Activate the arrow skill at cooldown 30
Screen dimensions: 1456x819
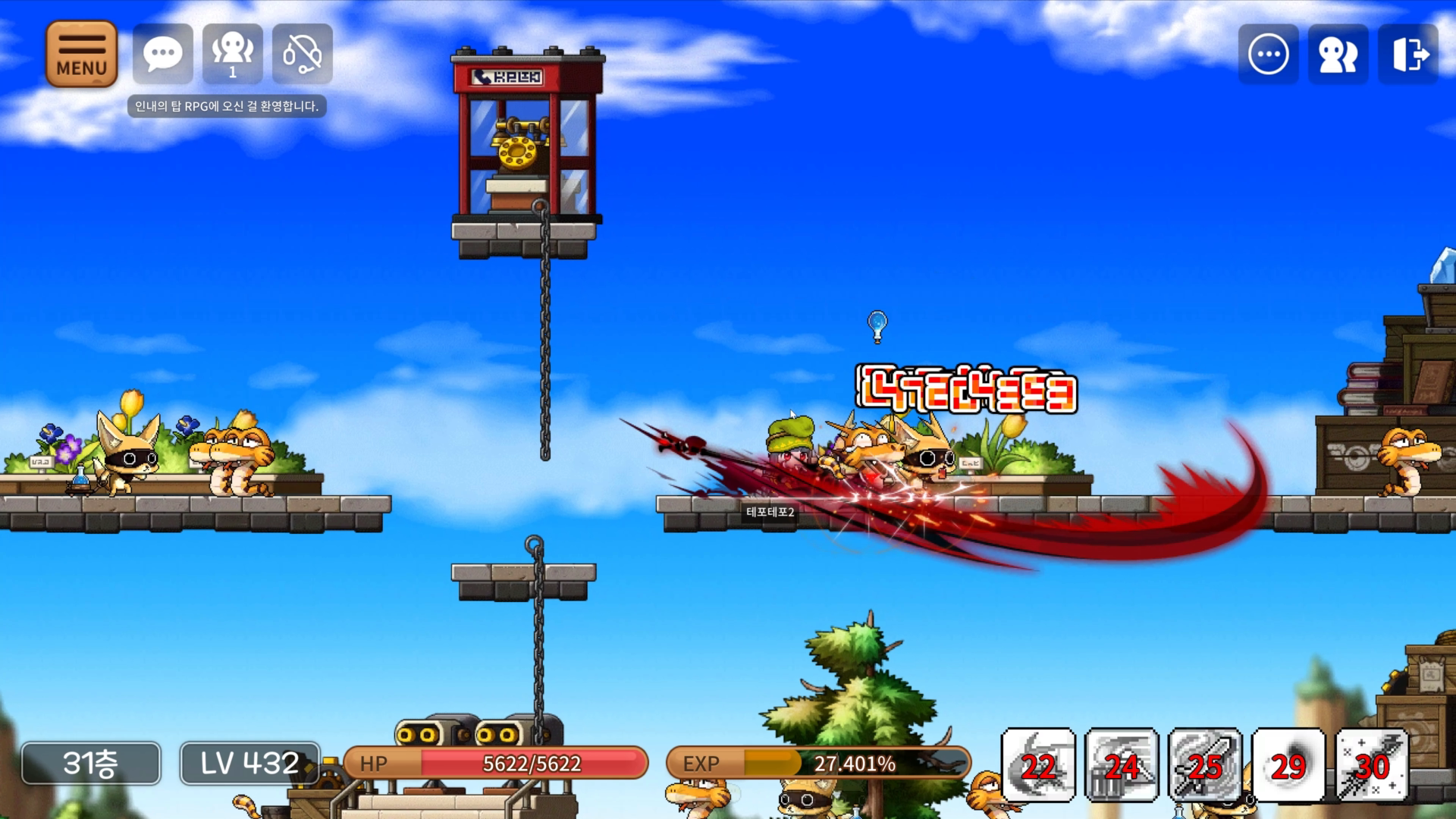[x=1372, y=764]
